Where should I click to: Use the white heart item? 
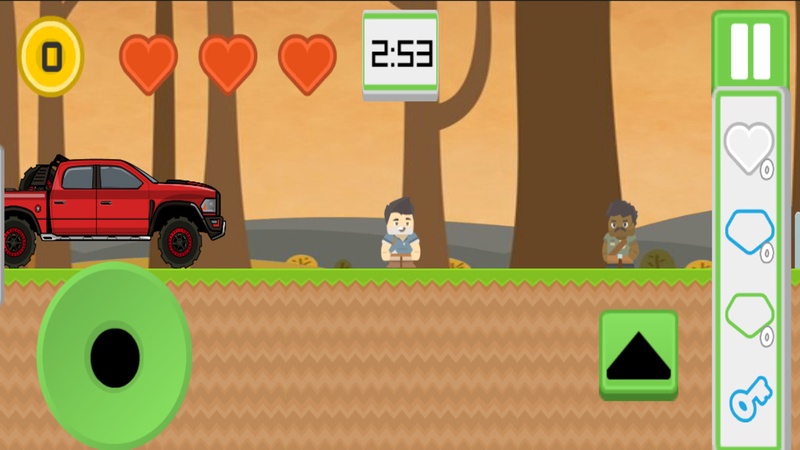coord(748,148)
